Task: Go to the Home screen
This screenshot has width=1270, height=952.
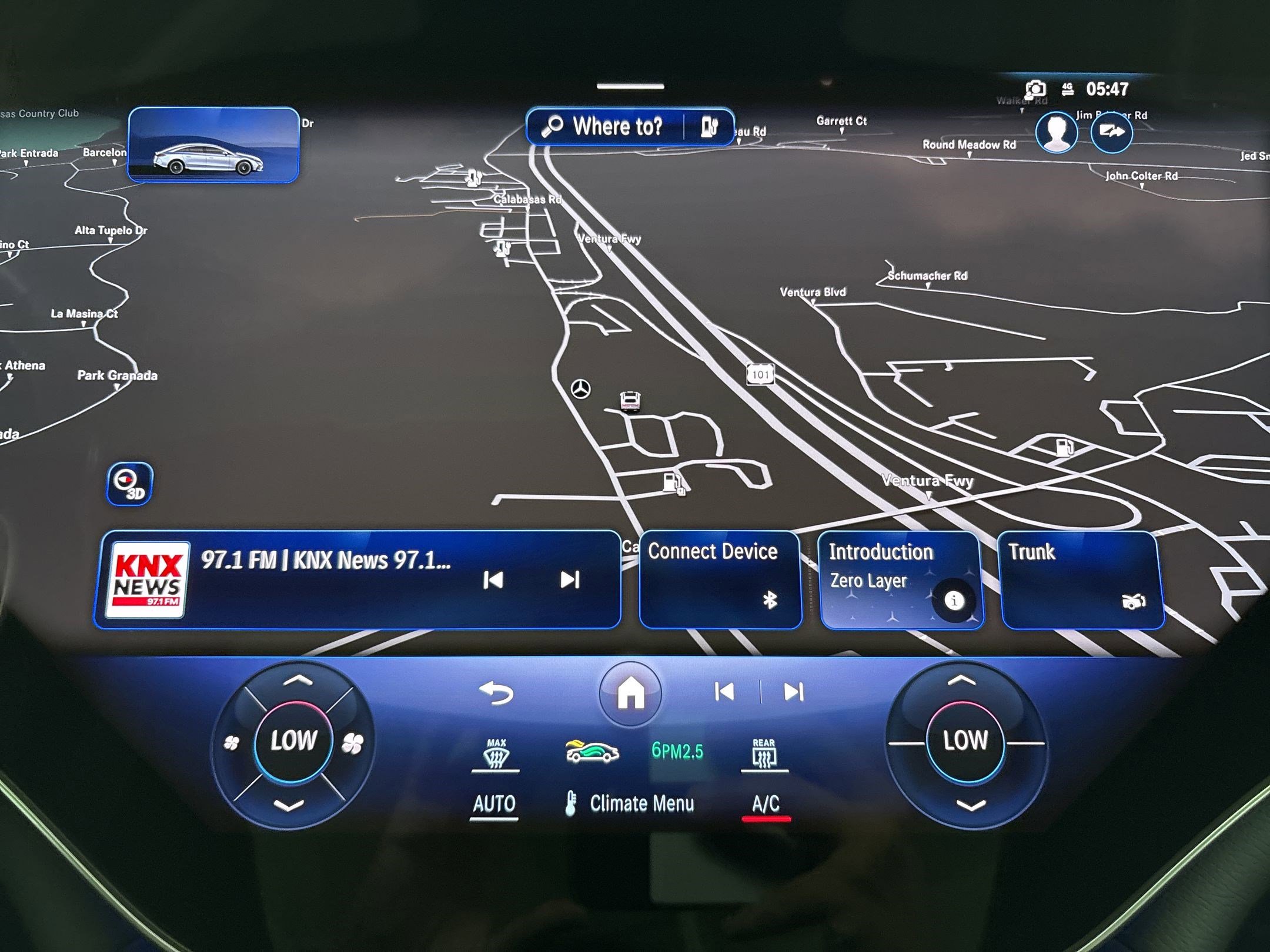Action: click(x=630, y=693)
